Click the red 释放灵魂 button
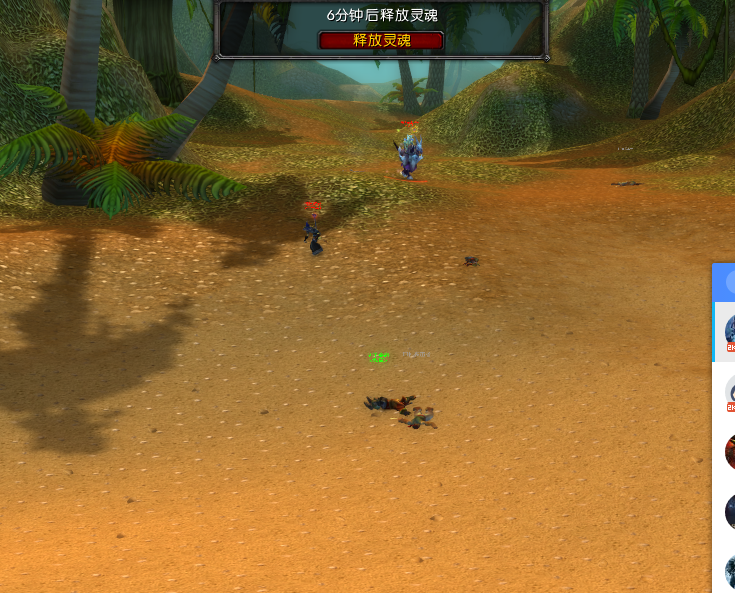 (381, 40)
